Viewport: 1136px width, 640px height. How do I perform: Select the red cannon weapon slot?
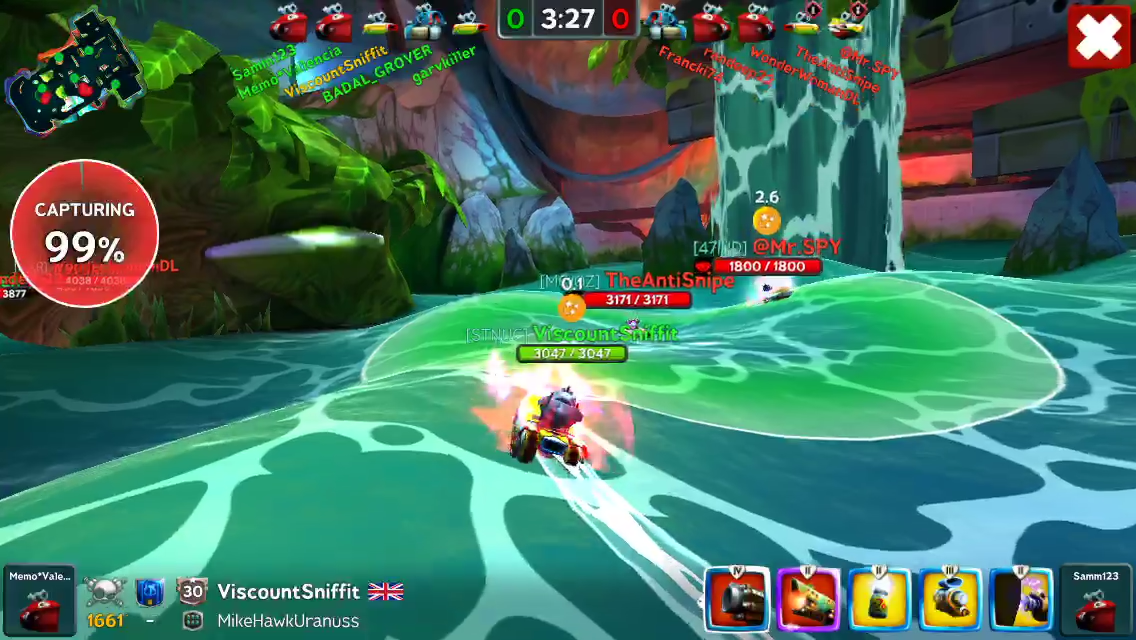(737, 600)
